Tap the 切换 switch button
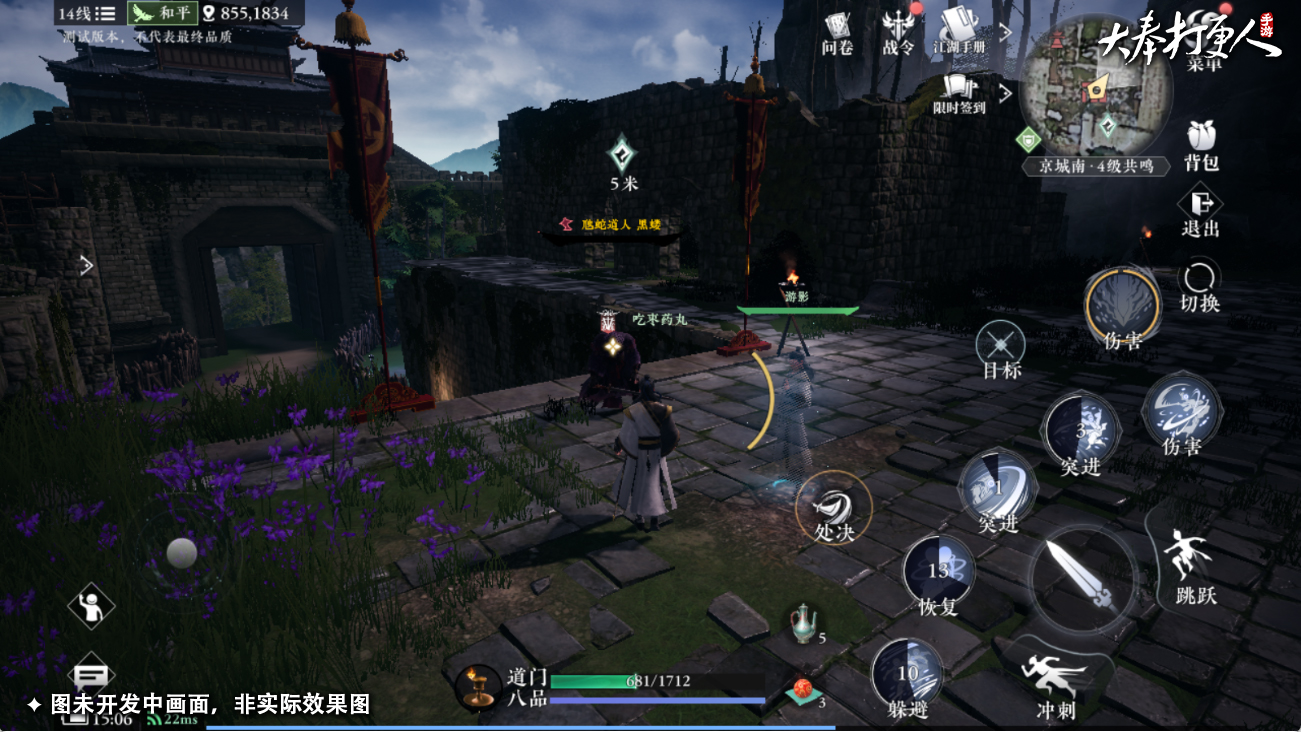This screenshot has width=1301, height=732. pos(1199,285)
